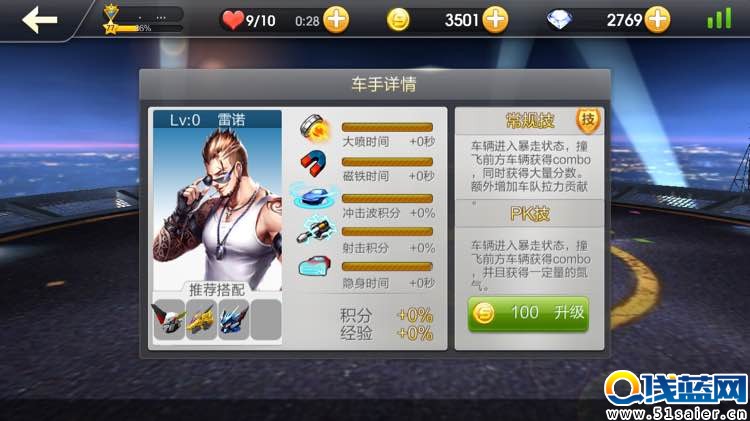Select the white and red recommended car
The width and height of the screenshot is (750, 421).
pyautogui.click(x=169, y=320)
